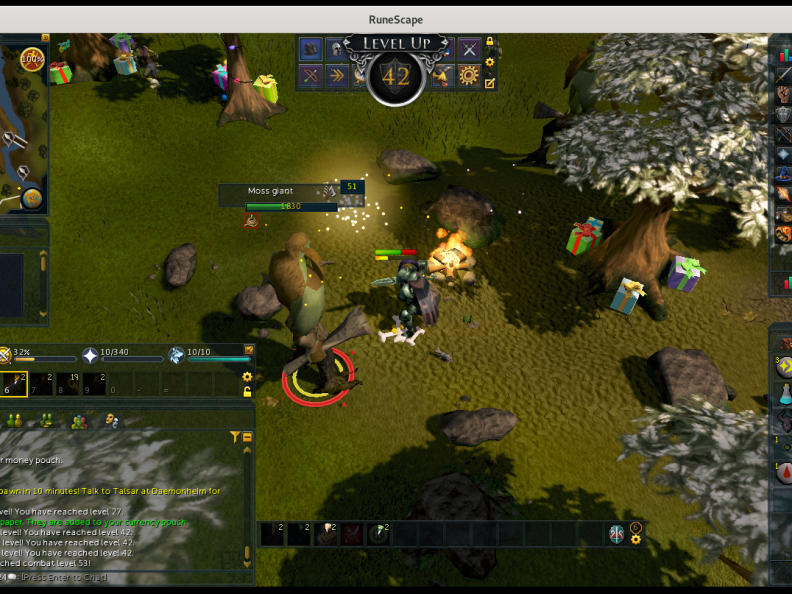Minimise the action bar with the corner button
This screenshot has height=594, width=792.
(x=249, y=350)
